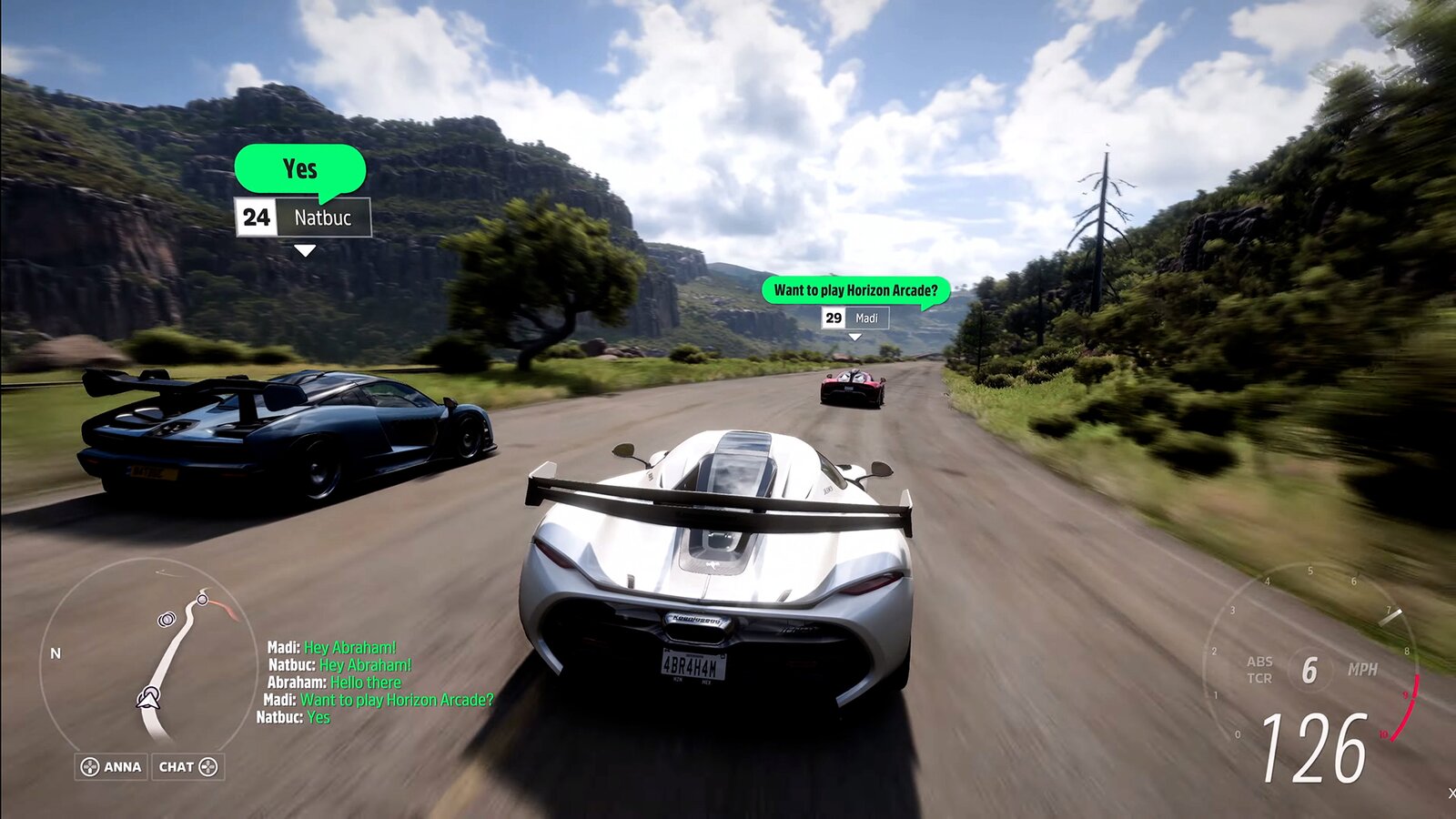Image resolution: width=1456 pixels, height=819 pixels.
Task: Click the chat message log
Action: coord(375,682)
